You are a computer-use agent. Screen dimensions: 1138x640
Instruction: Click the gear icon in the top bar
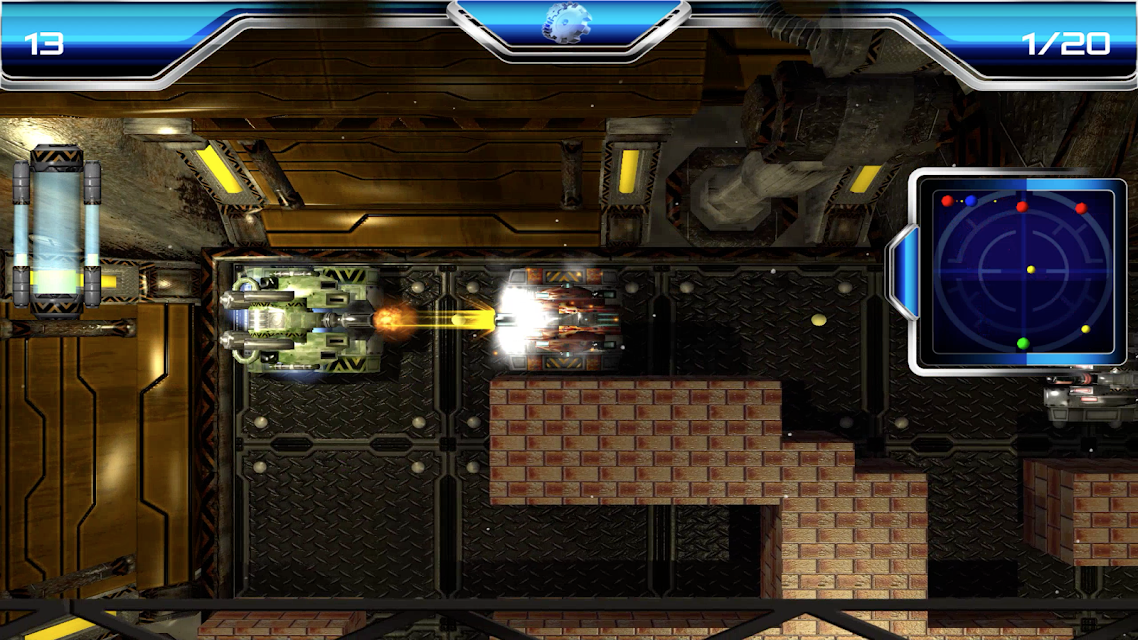[x=568, y=23]
